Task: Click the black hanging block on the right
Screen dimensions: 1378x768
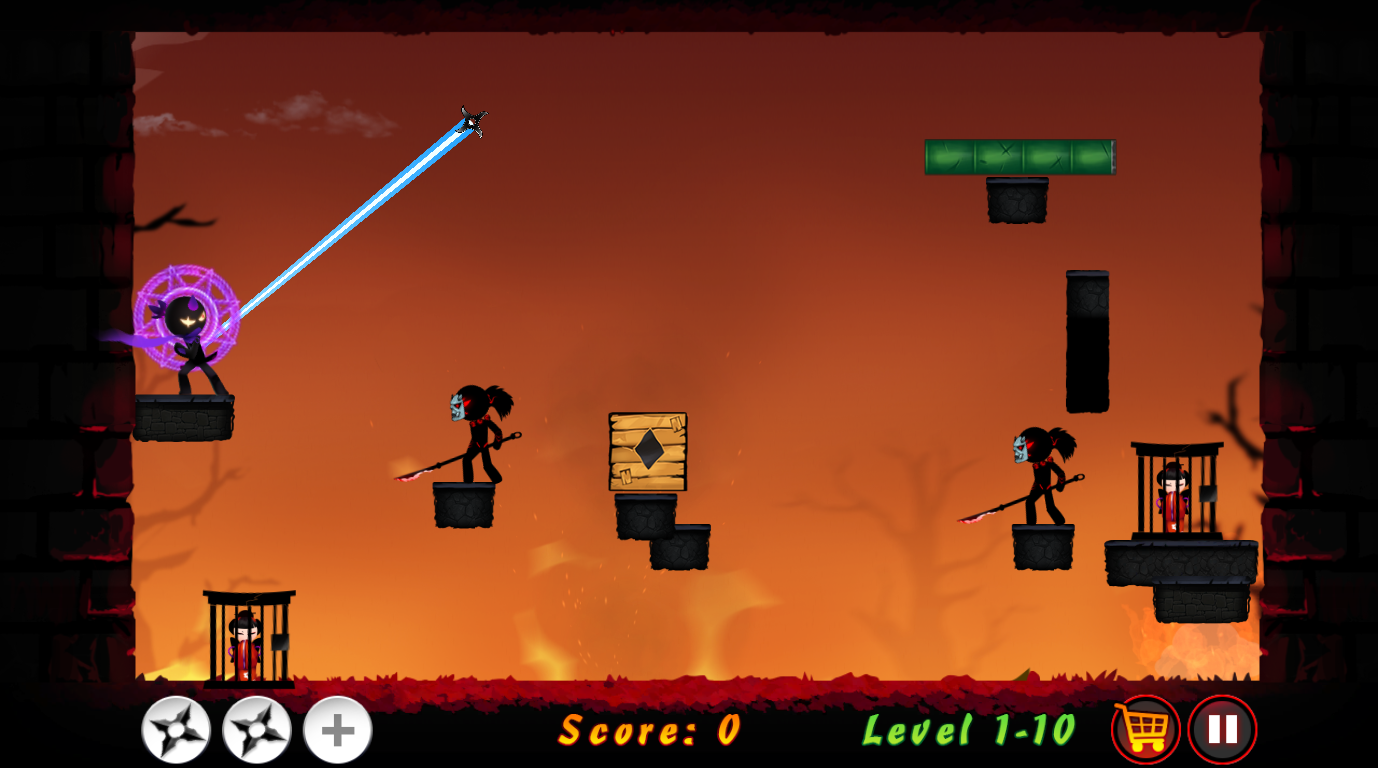Action: pyautogui.click(x=1089, y=340)
